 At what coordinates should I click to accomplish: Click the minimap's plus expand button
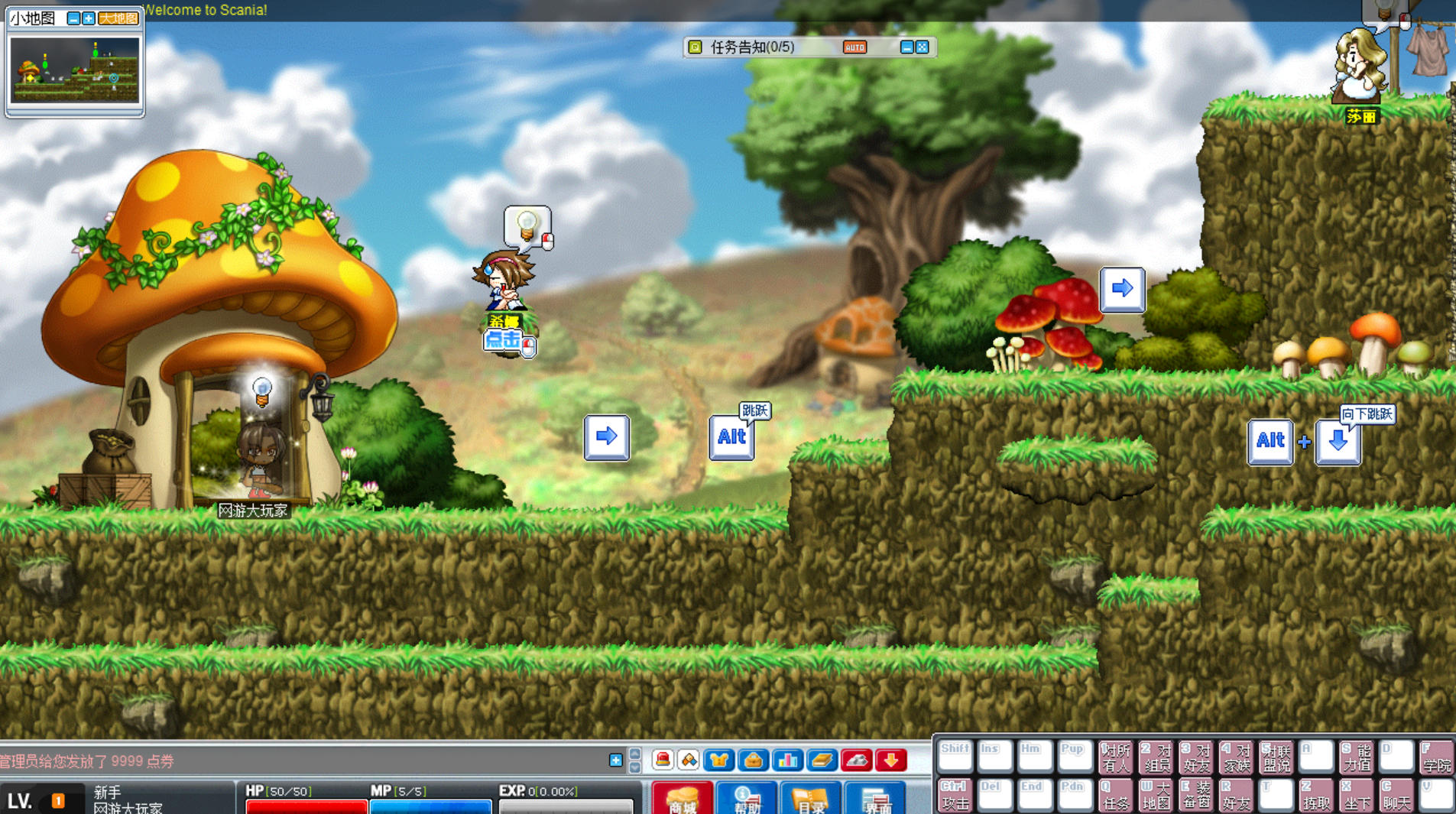[x=89, y=18]
